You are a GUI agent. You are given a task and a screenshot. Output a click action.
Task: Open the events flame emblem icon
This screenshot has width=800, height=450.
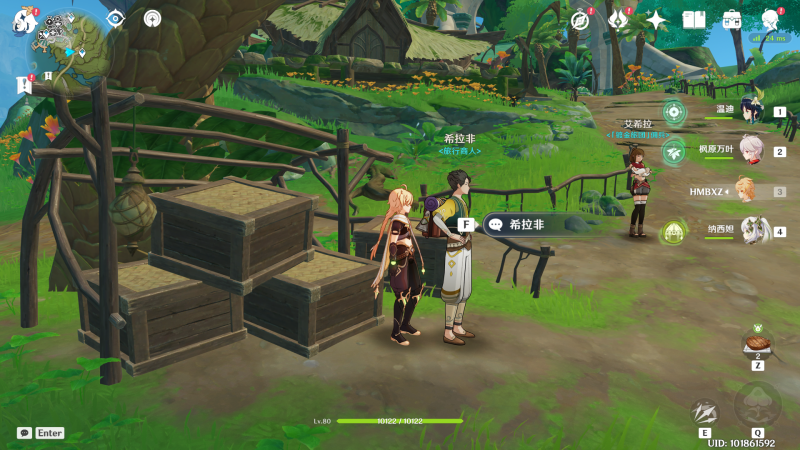(619, 19)
